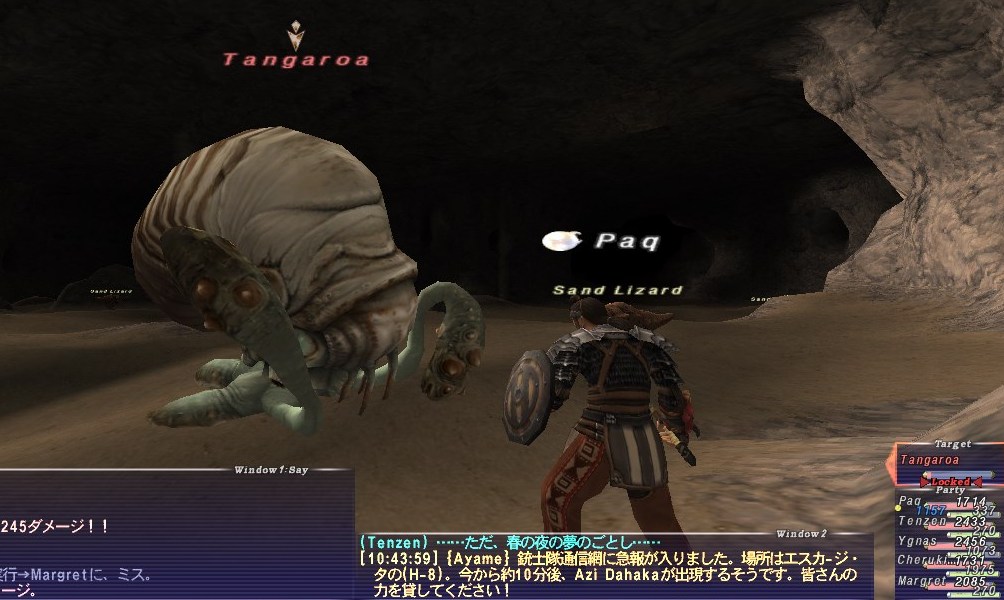Open the Window 1 Say chat log
Screen dimensions: 1004x600
(x=272, y=468)
